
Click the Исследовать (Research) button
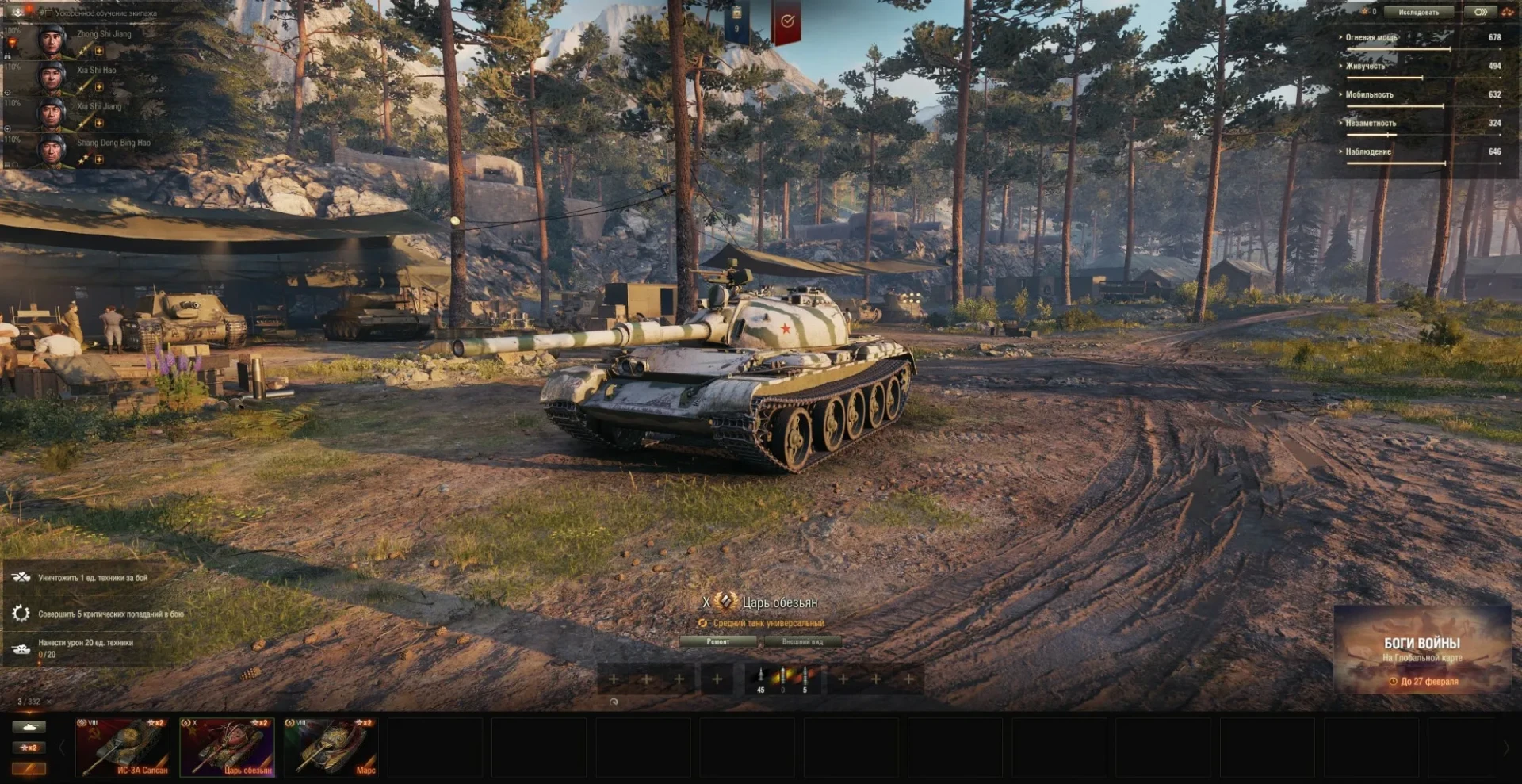tap(1417, 12)
